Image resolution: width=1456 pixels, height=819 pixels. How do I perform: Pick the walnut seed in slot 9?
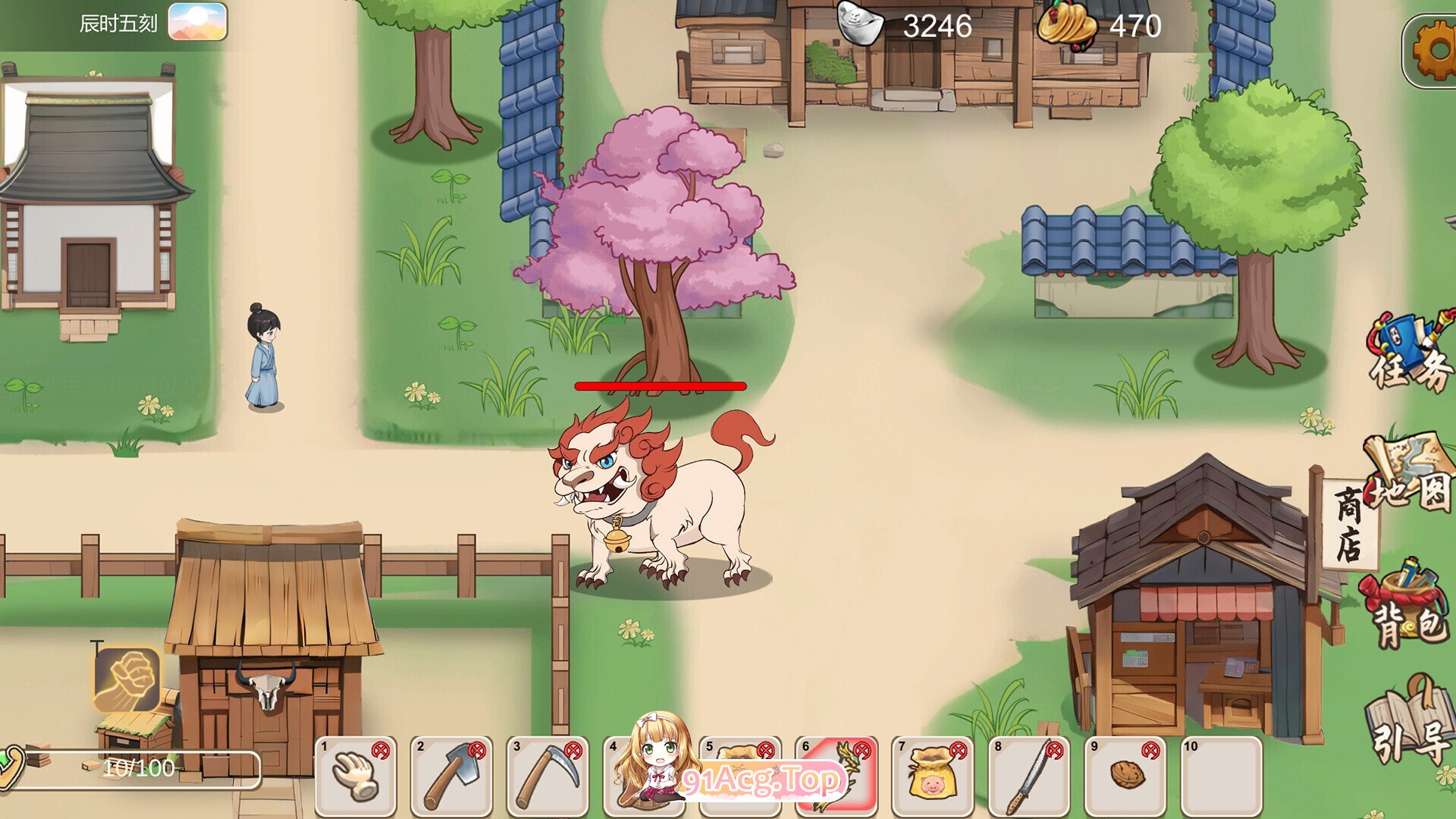(1125, 776)
